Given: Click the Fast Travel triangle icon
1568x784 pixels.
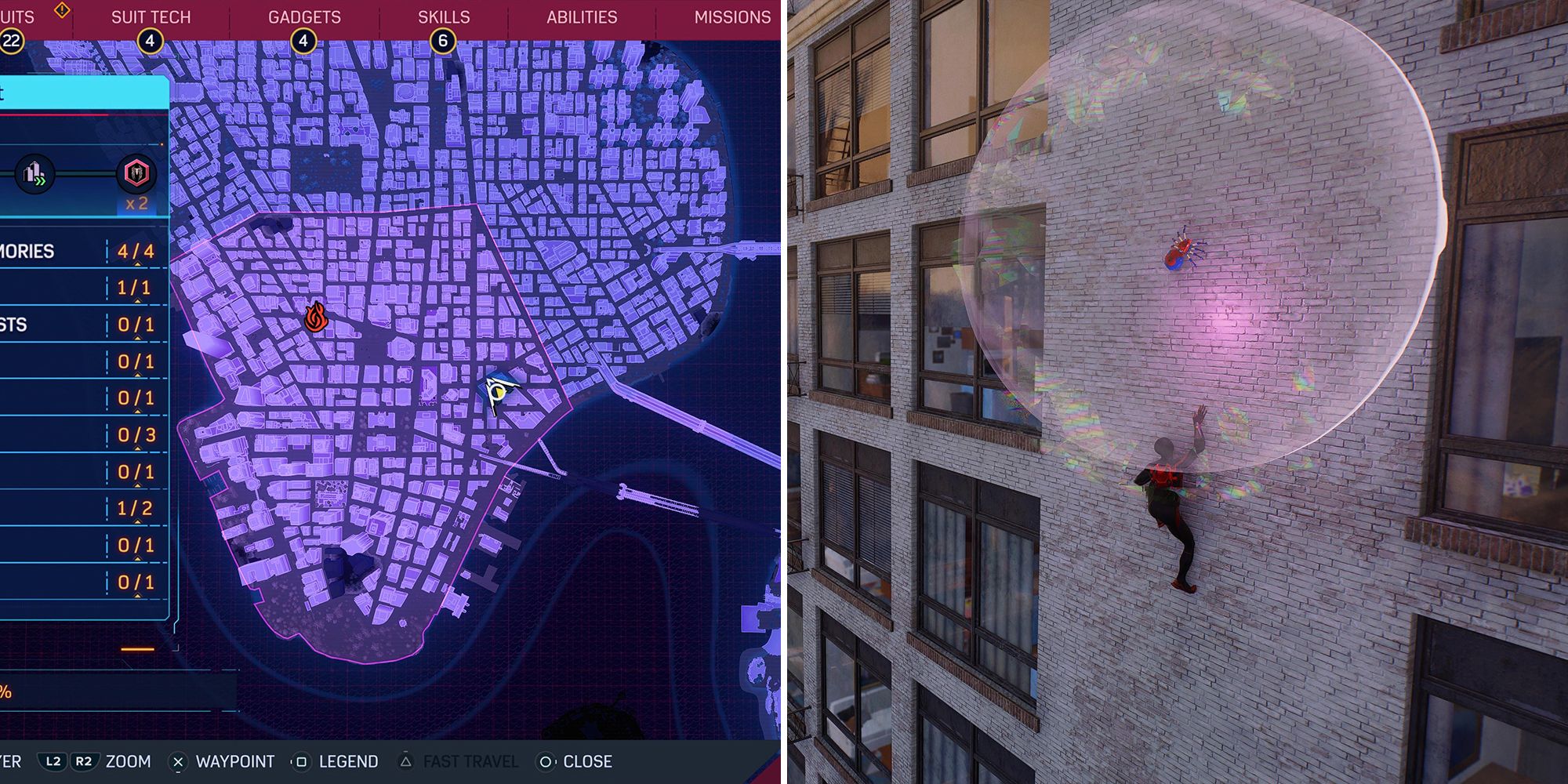Looking at the screenshot, I should [407, 761].
